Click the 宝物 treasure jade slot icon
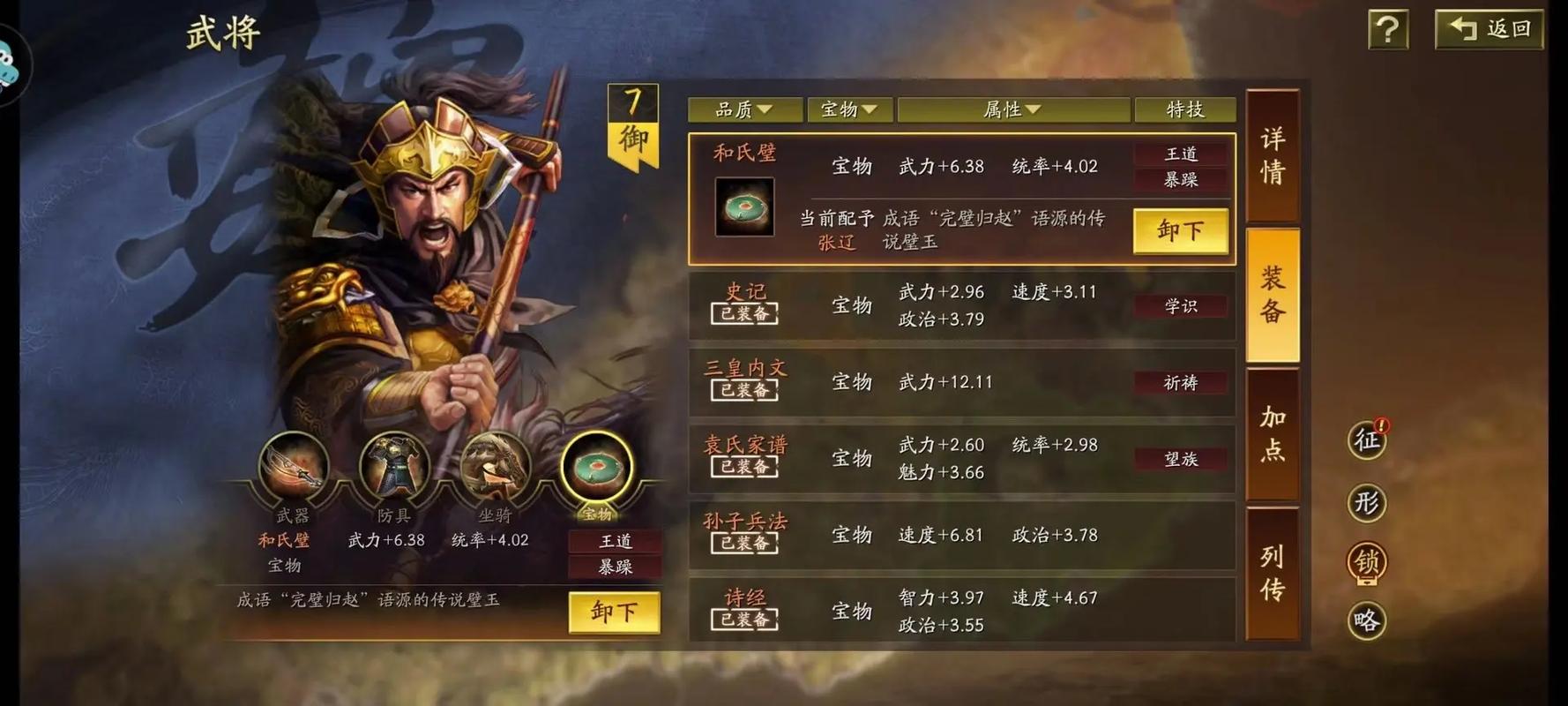The height and width of the screenshot is (706, 1568). tap(600, 472)
